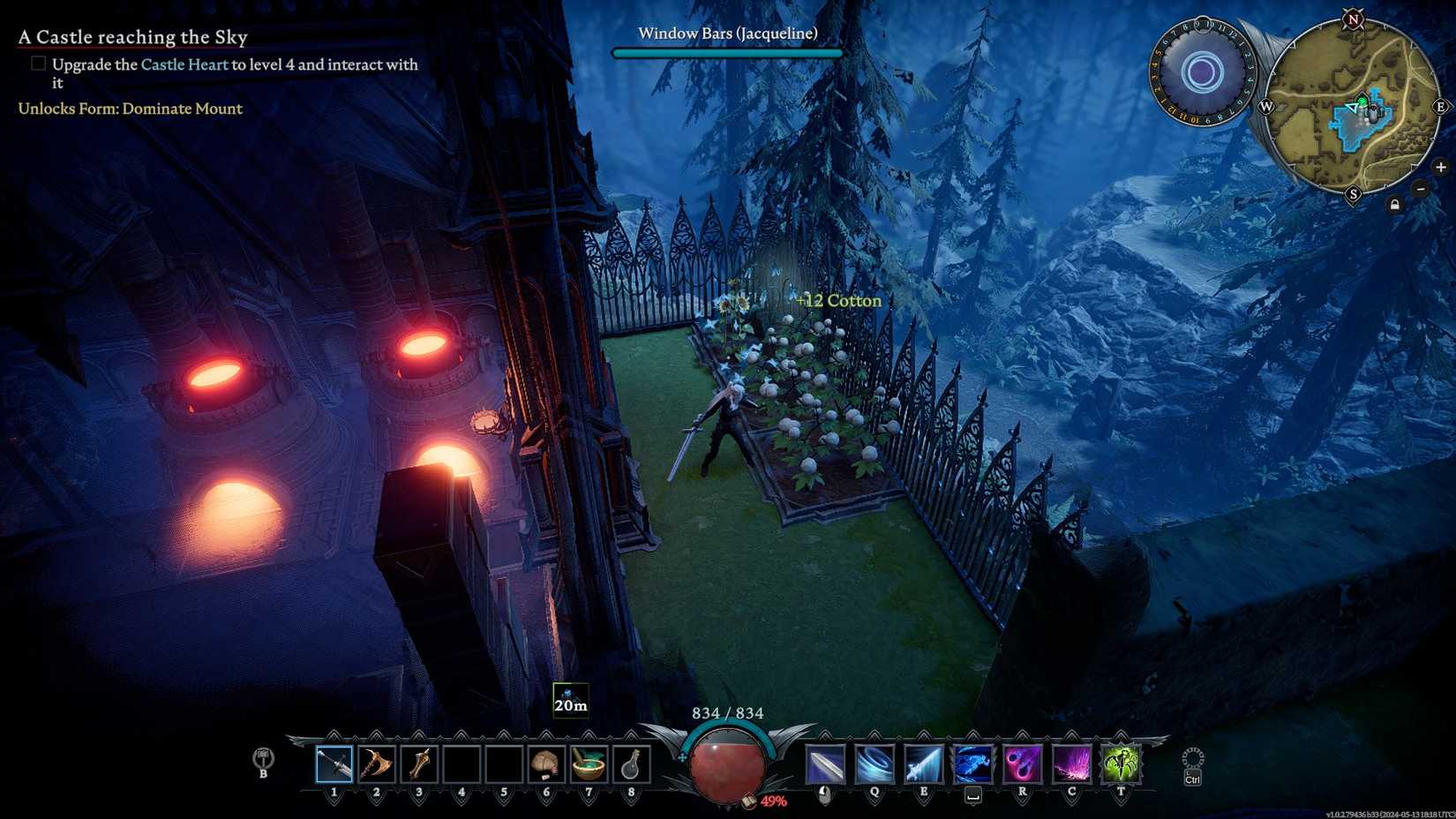Click the fish in hotbar slot 6
This screenshot has height=819, width=1456.
coord(544,764)
